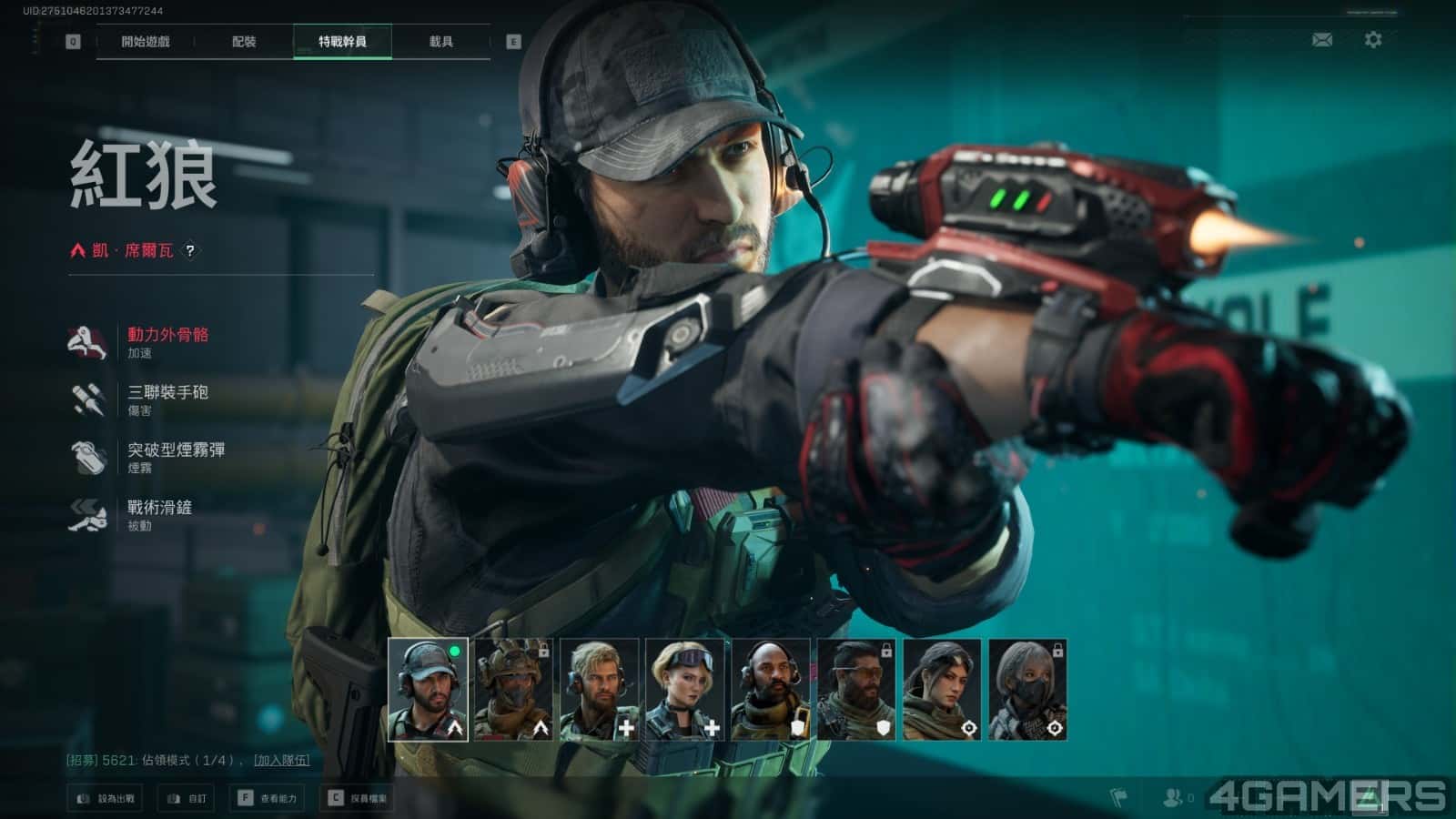Screen dimensions: 1456x819
Task: Pick the bald bearded engineer operator
Action: click(771, 689)
